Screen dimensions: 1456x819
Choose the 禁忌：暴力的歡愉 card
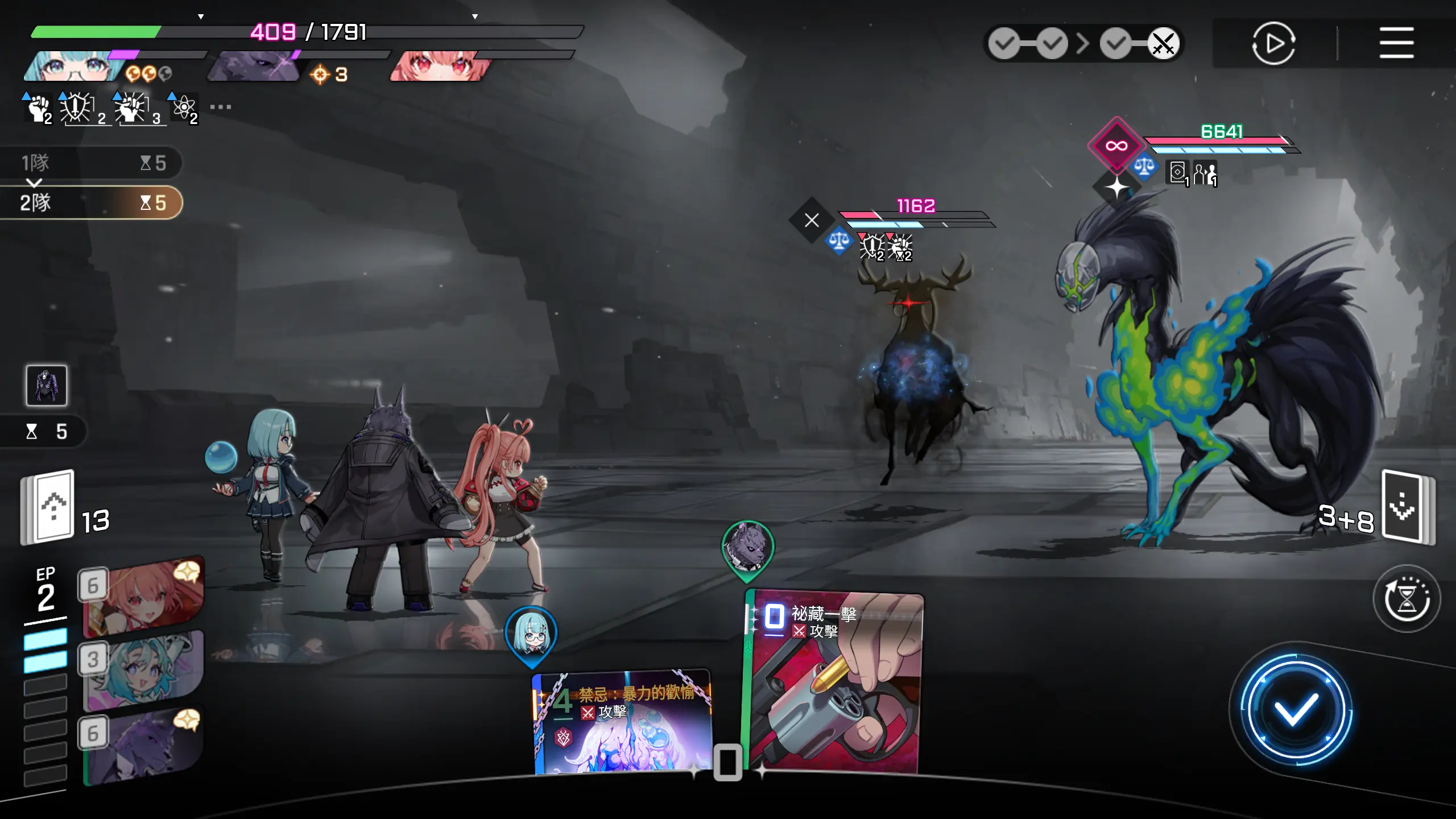(623, 722)
